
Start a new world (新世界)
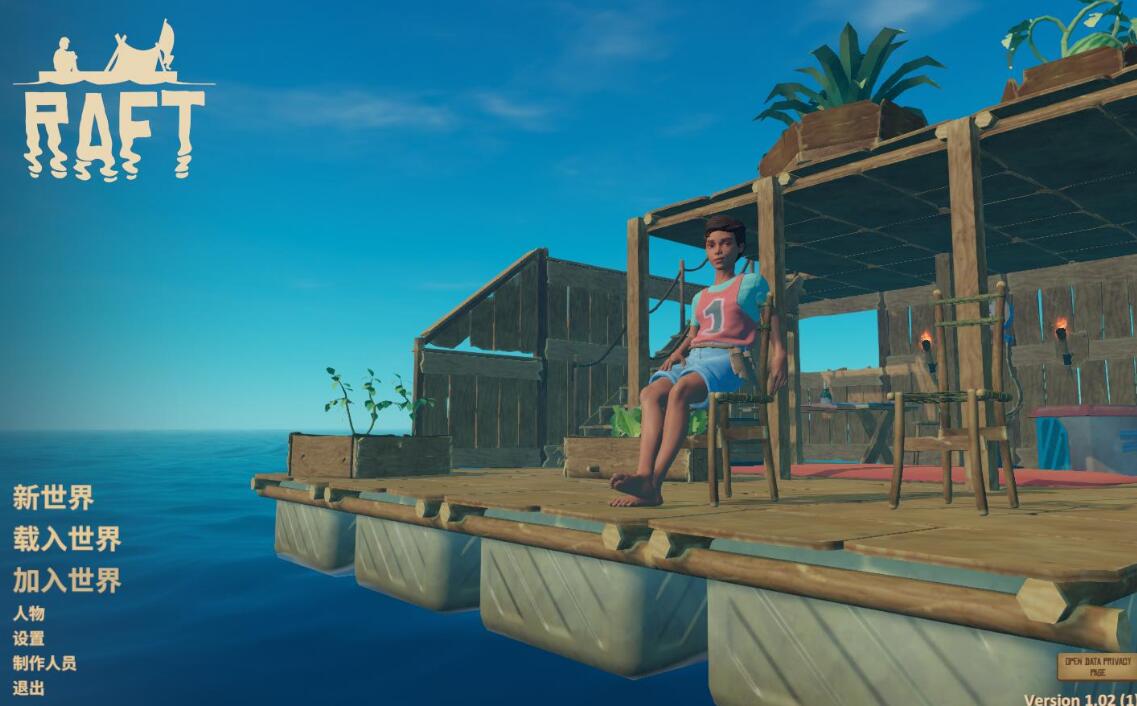point(53,497)
